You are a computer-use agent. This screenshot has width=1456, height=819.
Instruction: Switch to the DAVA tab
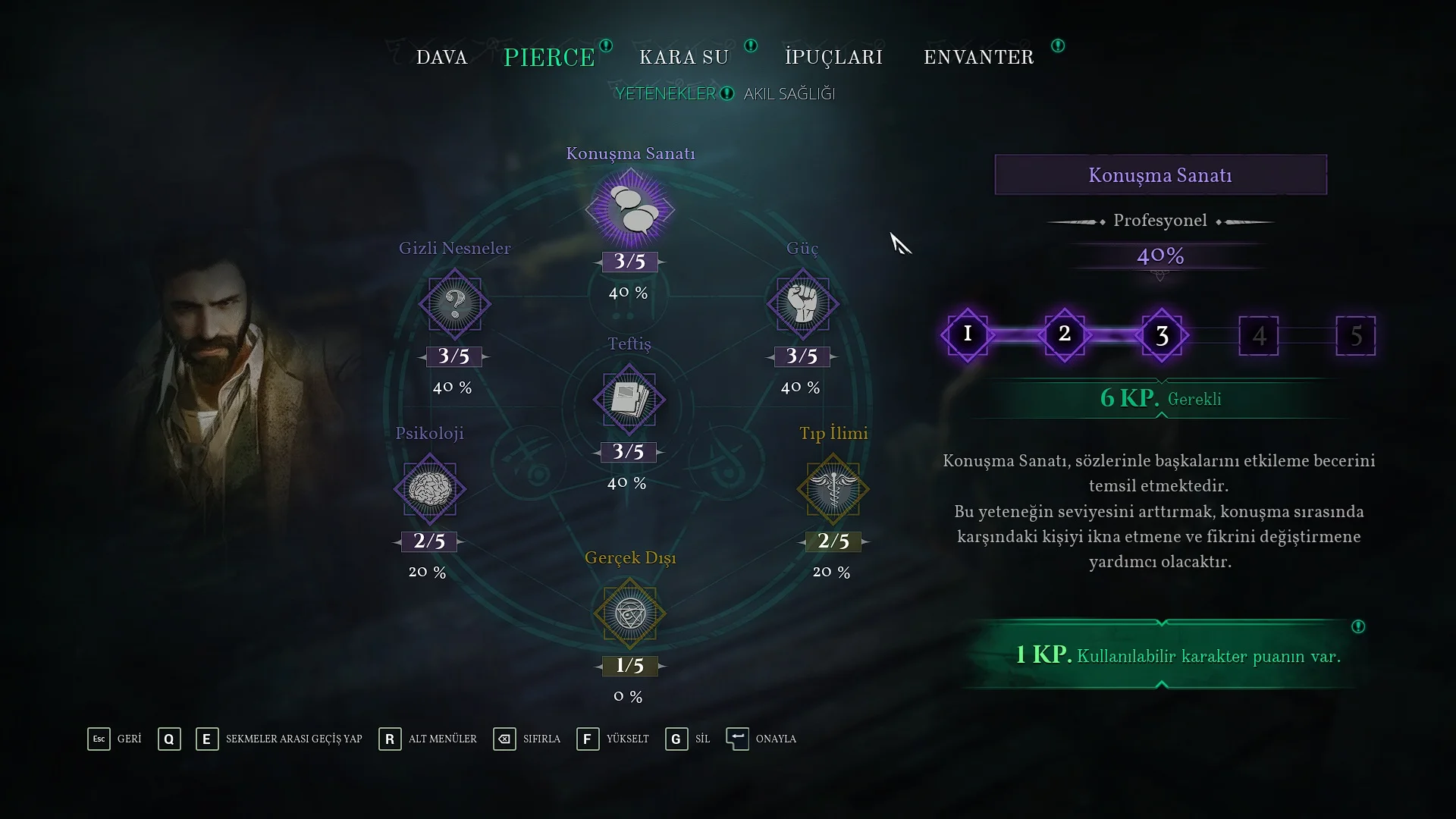[x=441, y=58]
